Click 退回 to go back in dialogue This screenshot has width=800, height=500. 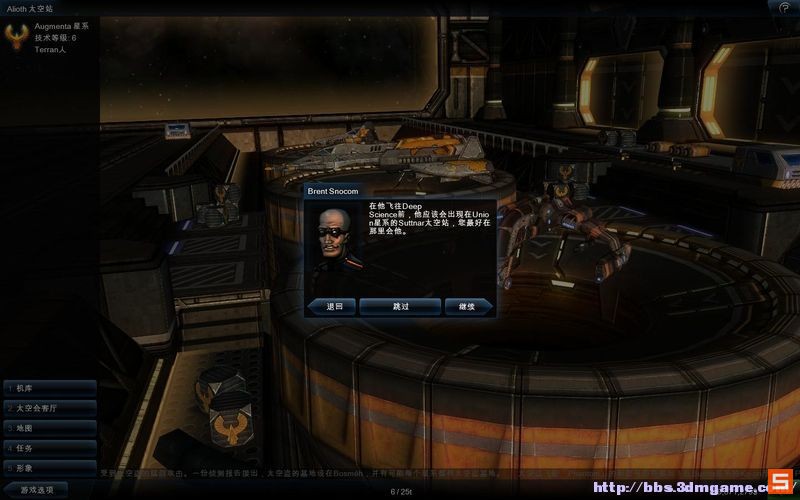click(x=332, y=306)
